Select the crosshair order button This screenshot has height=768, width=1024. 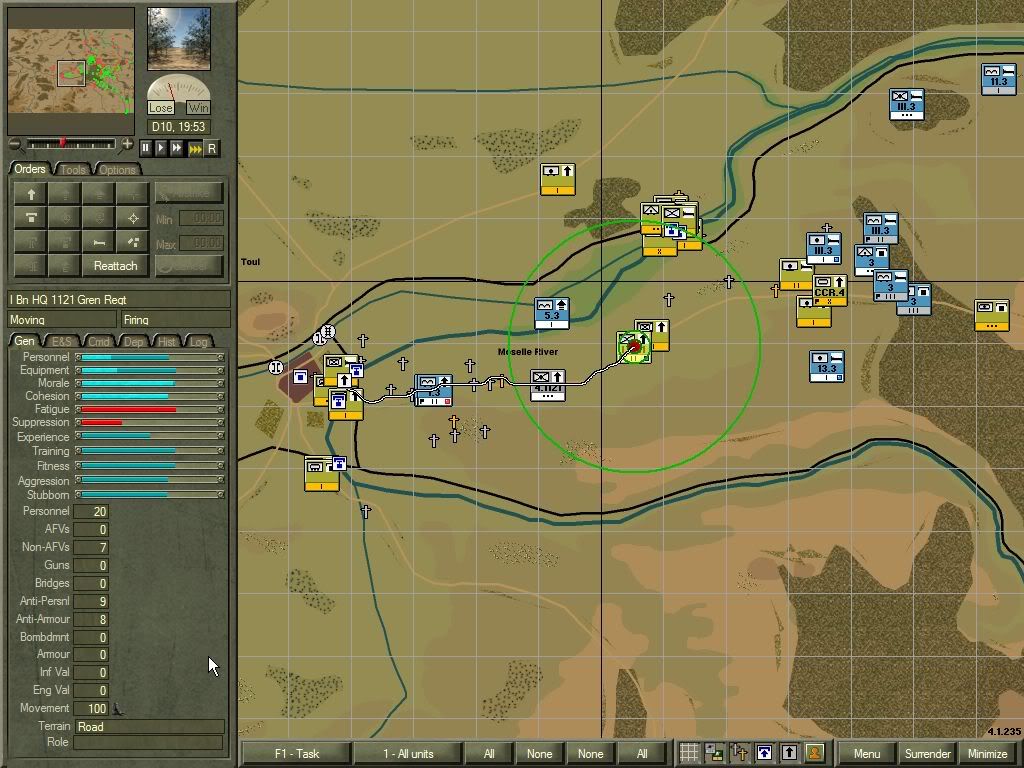pyautogui.click(x=133, y=218)
